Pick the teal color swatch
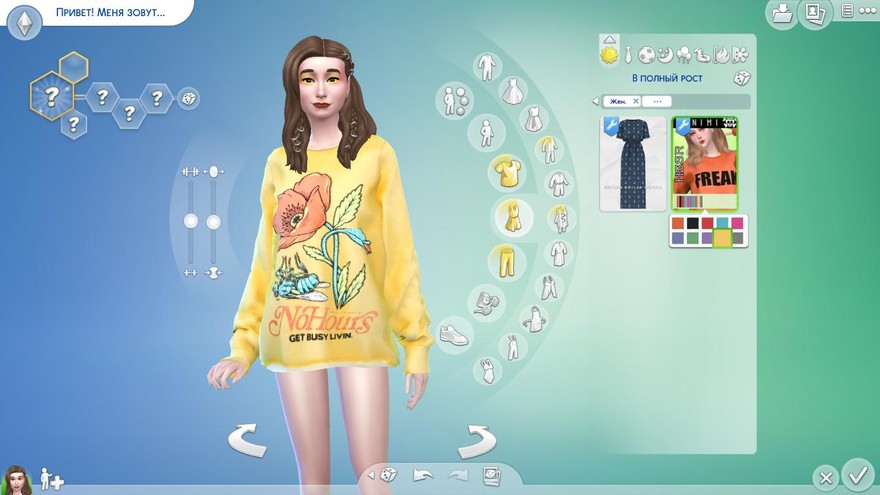 pos(722,223)
